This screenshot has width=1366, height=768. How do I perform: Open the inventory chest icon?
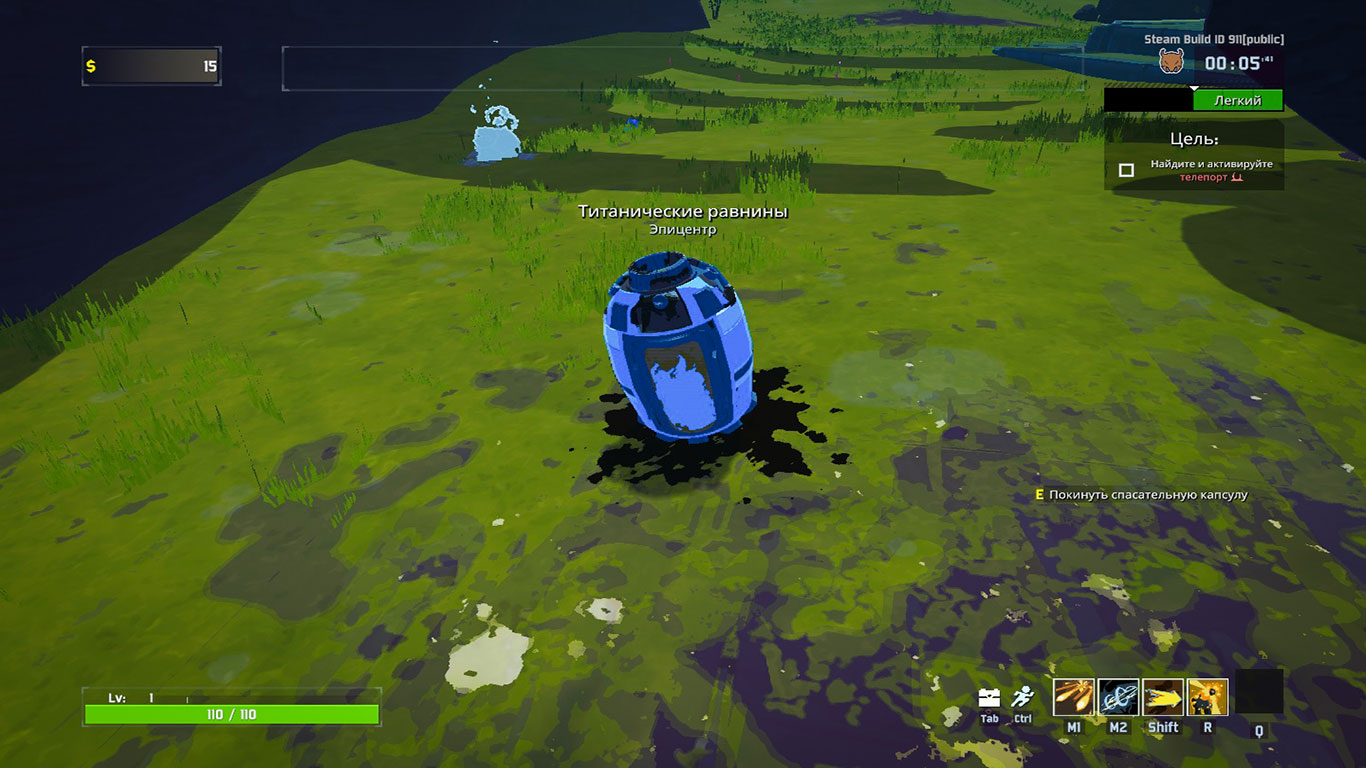[989, 698]
